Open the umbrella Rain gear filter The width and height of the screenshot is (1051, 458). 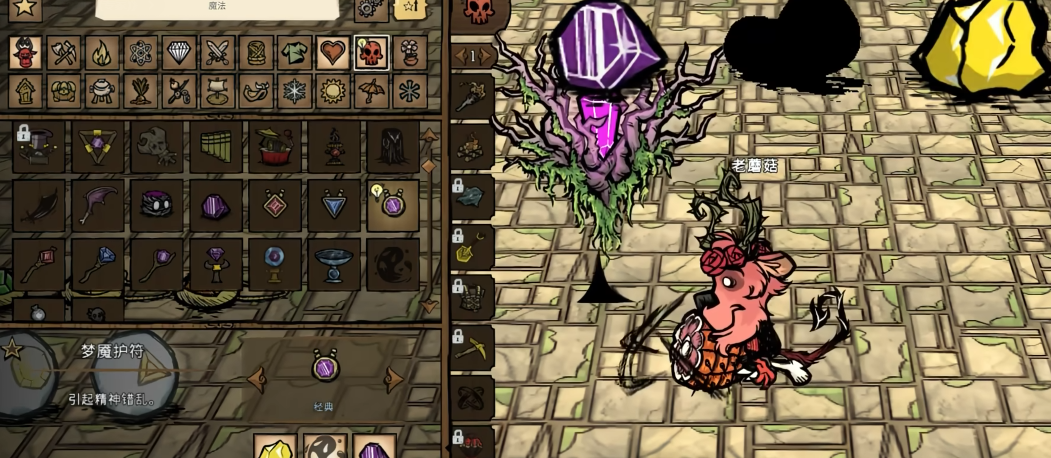coord(371,91)
